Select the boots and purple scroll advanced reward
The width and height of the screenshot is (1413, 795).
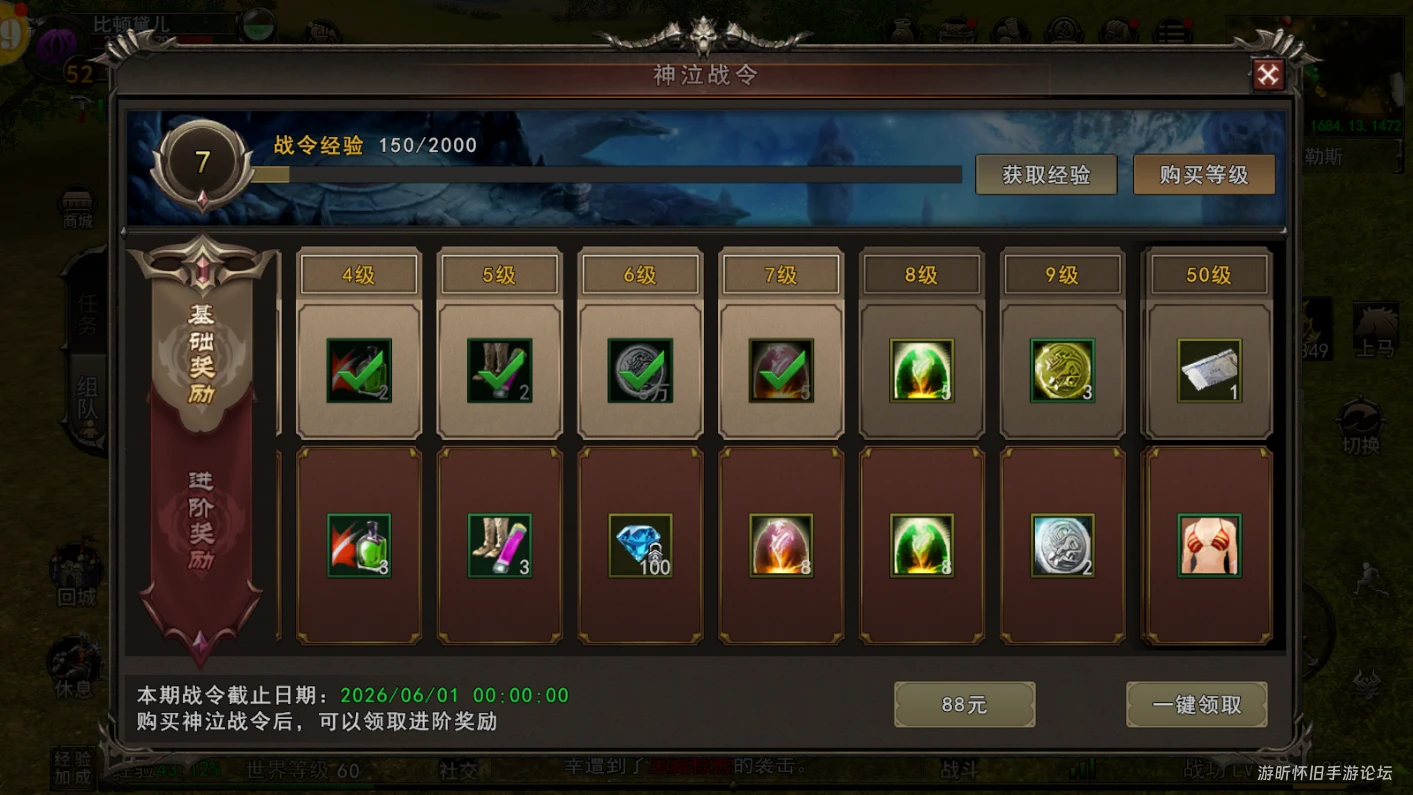[x=500, y=546]
